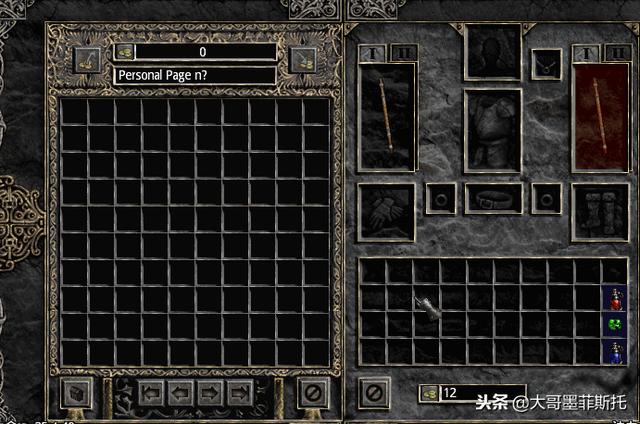Image resolution: width=640 pixels, height=424 pixels.
Task: Close the inventory panel with its circle-slash button
Action: [x=374, y=393]
